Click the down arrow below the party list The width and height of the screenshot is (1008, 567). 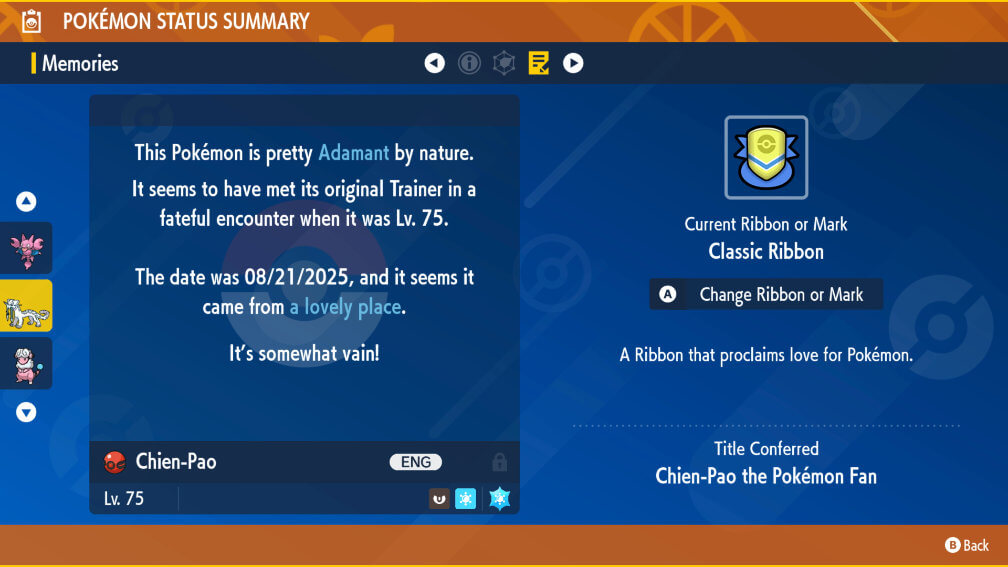(26, 412)
